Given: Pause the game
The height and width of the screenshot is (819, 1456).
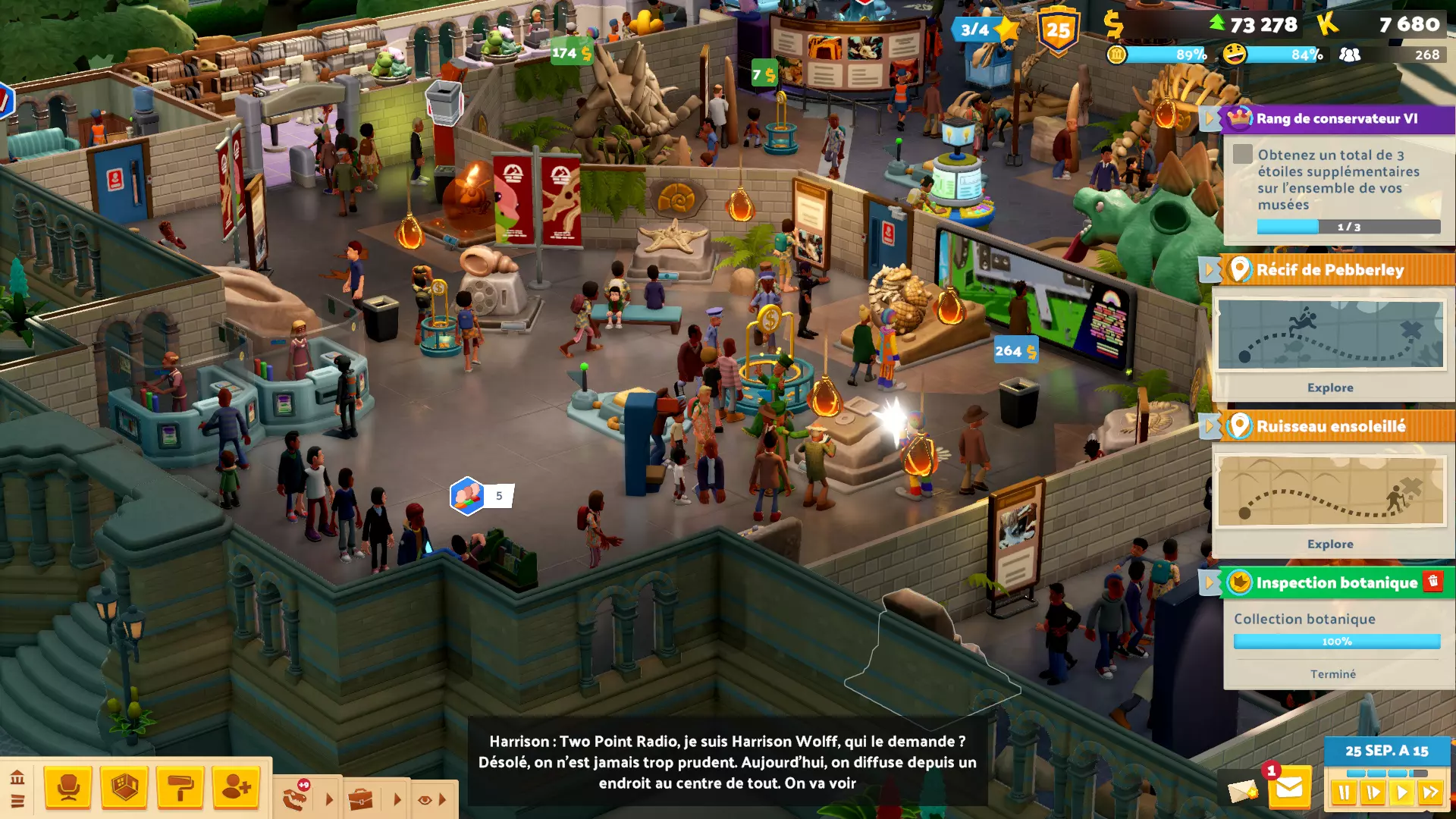Looking at the screenshot, I should (x=1344, y=793).
